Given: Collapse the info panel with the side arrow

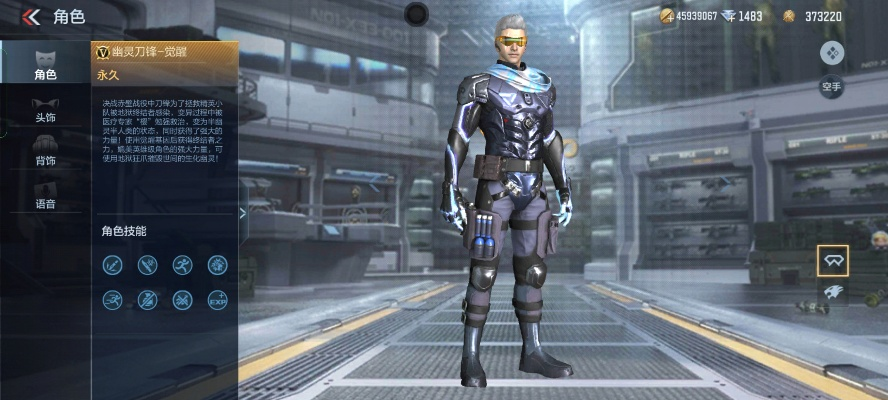Looking at the screenshot, I should 242,212.
